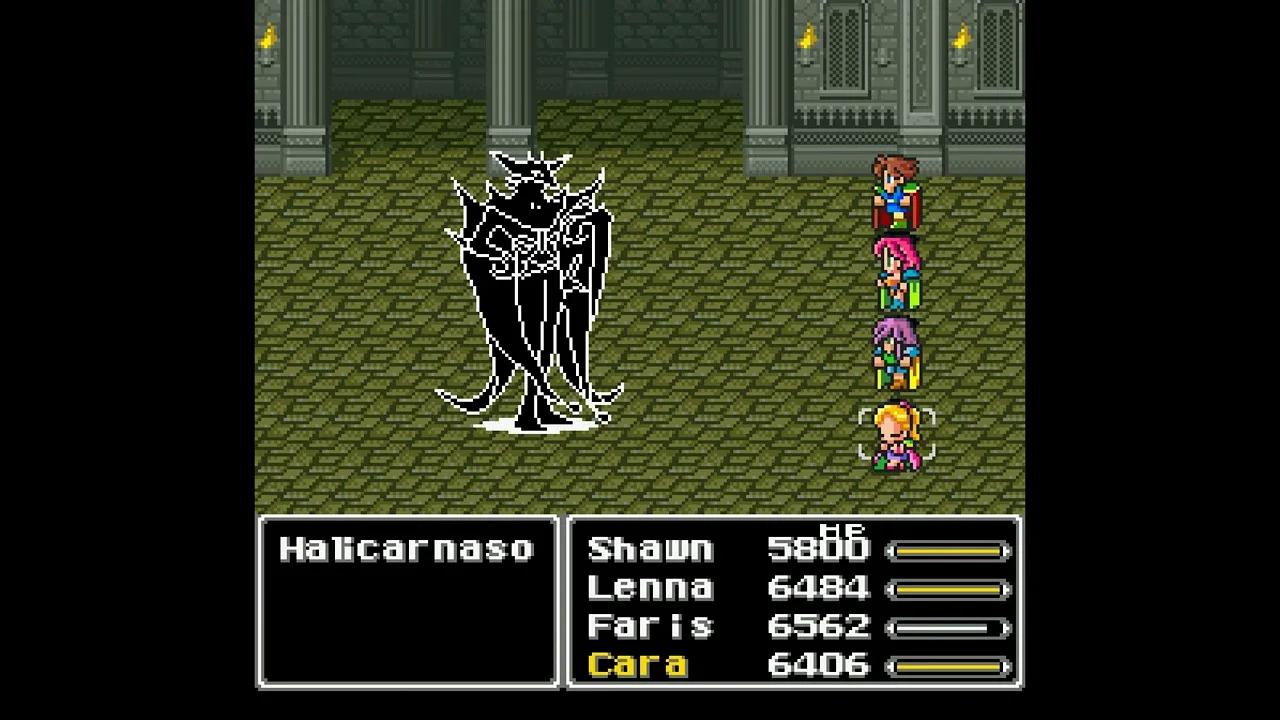The width and height of the screenshot is (1280, 720).
Task: Select Faris from the party status list
Action: [x=648, y=627]
